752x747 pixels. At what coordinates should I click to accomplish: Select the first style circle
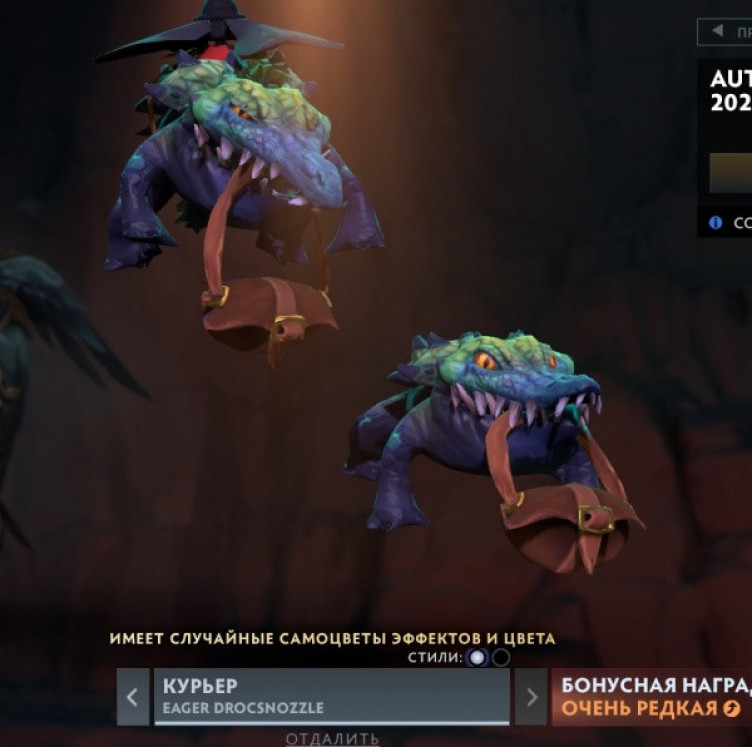coord(477,657)
